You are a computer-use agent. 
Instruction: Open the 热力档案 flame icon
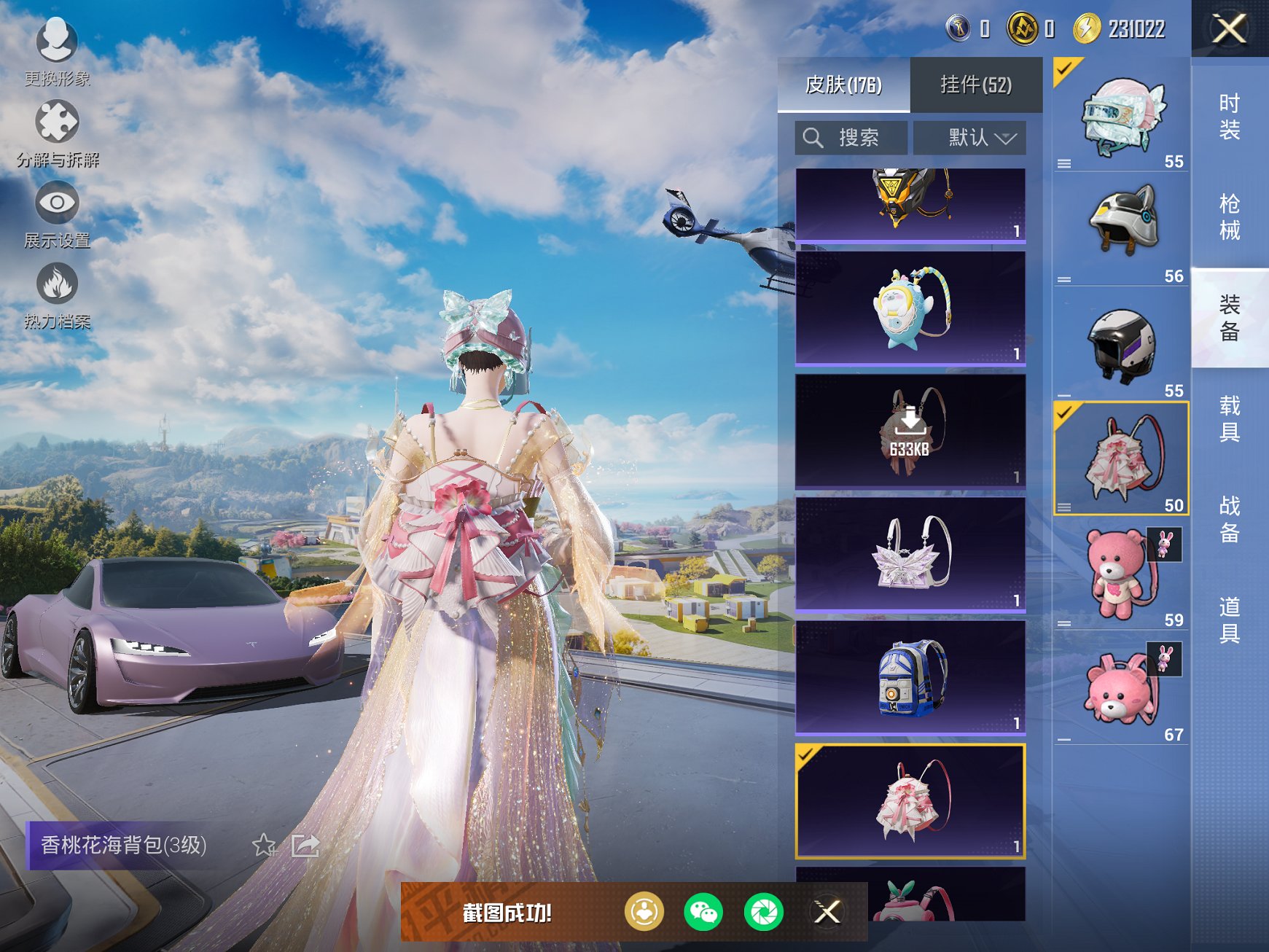57,293
